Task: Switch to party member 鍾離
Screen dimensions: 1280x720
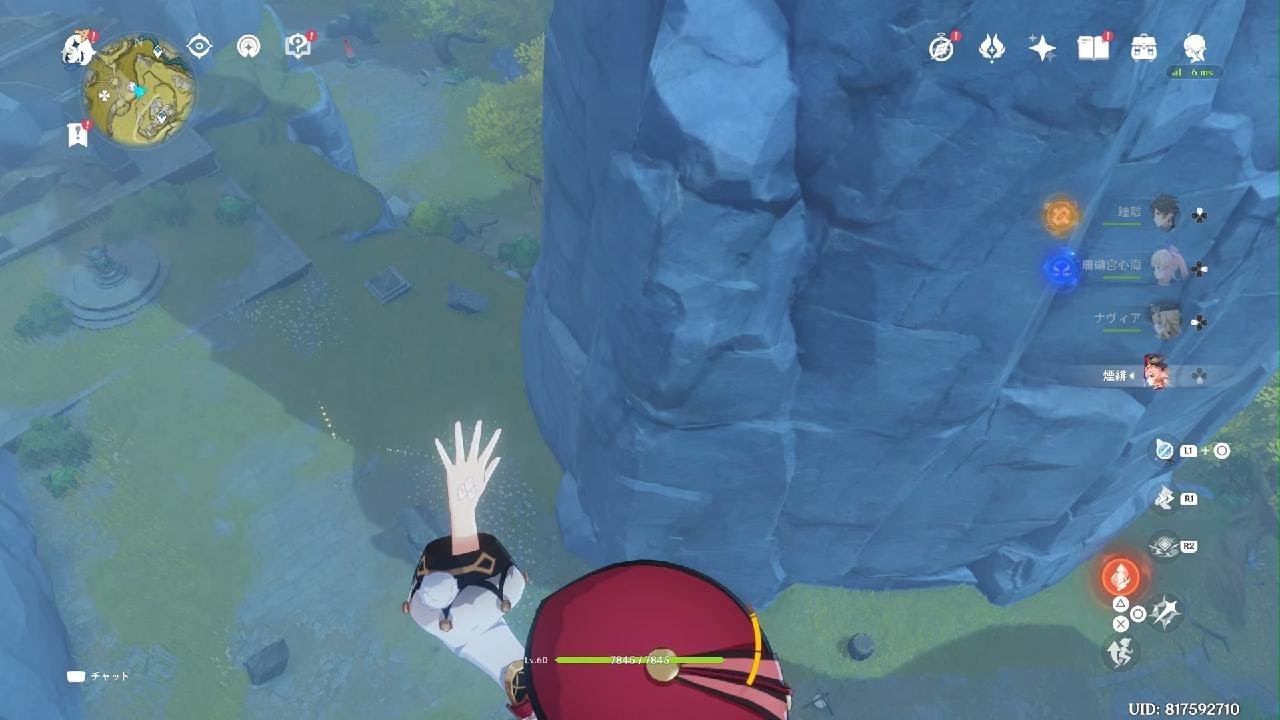Action: pyautogui.click(x=1163, y=213)
